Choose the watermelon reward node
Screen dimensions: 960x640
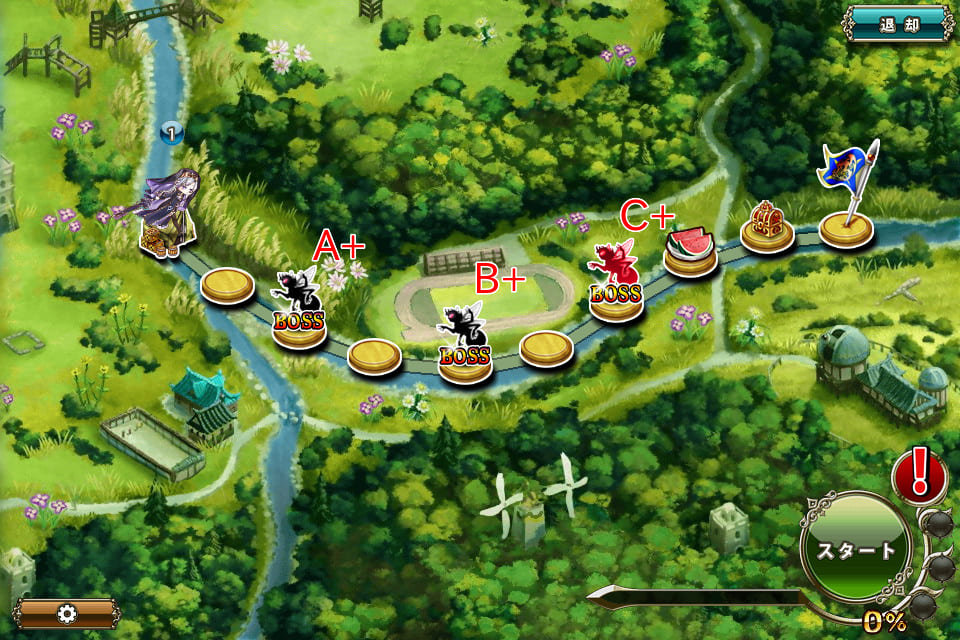tap(691, 251)
